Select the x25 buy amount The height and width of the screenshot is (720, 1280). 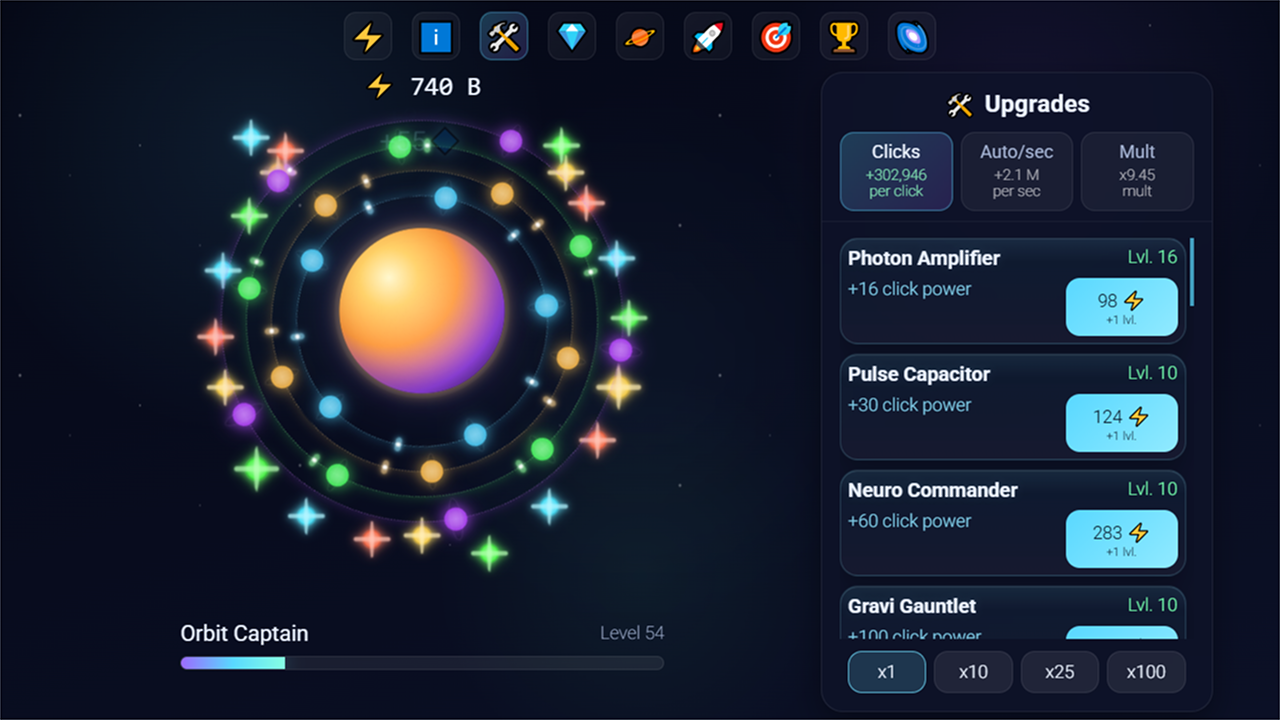pos(1059,672)
